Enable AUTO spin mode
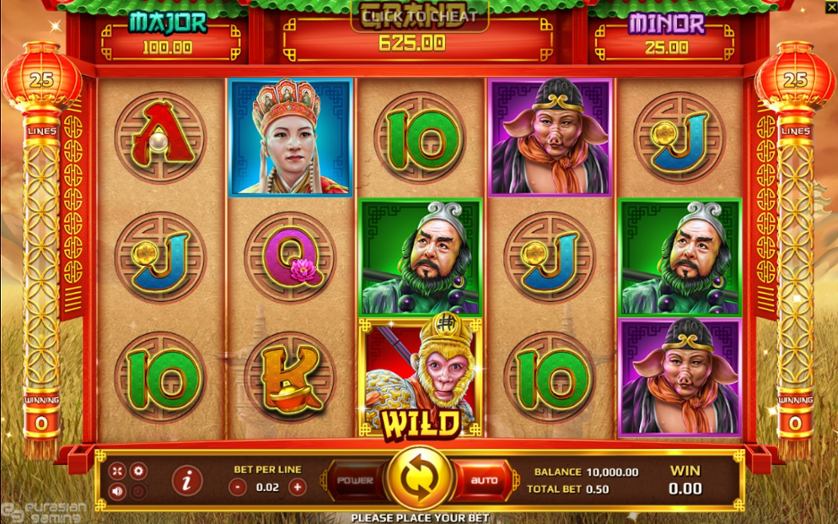Screen dimensions: 838x524 point(483,481)
